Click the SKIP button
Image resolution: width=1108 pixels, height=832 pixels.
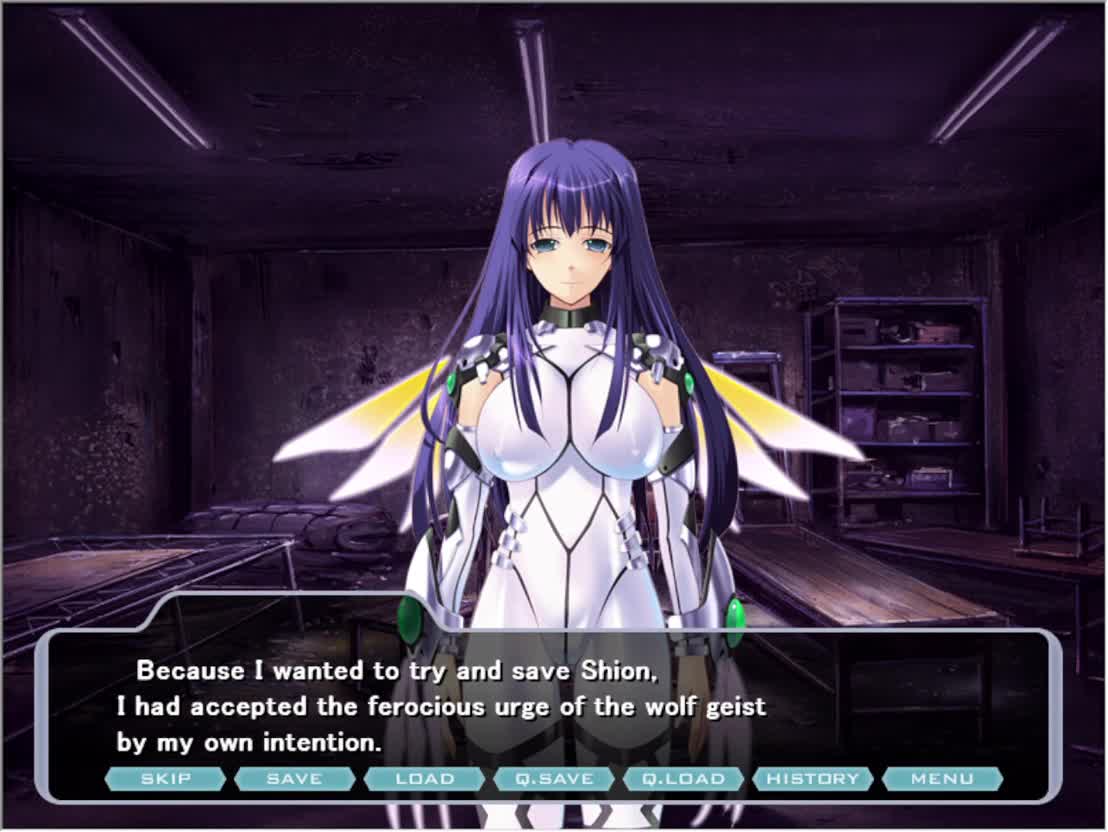165,779
